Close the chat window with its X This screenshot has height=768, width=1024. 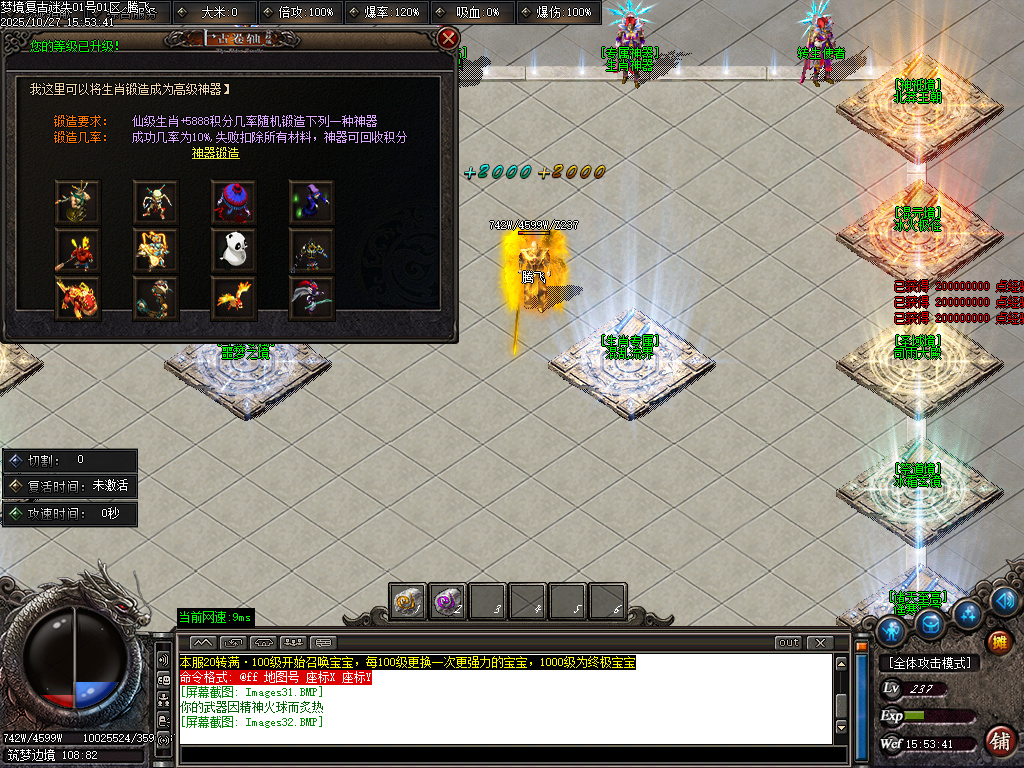coord(820,642)
